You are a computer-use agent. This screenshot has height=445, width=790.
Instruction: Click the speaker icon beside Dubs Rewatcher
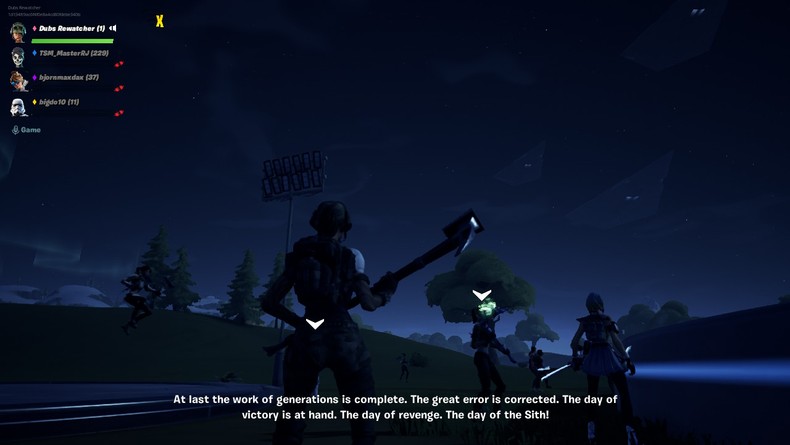coord(113,28)
